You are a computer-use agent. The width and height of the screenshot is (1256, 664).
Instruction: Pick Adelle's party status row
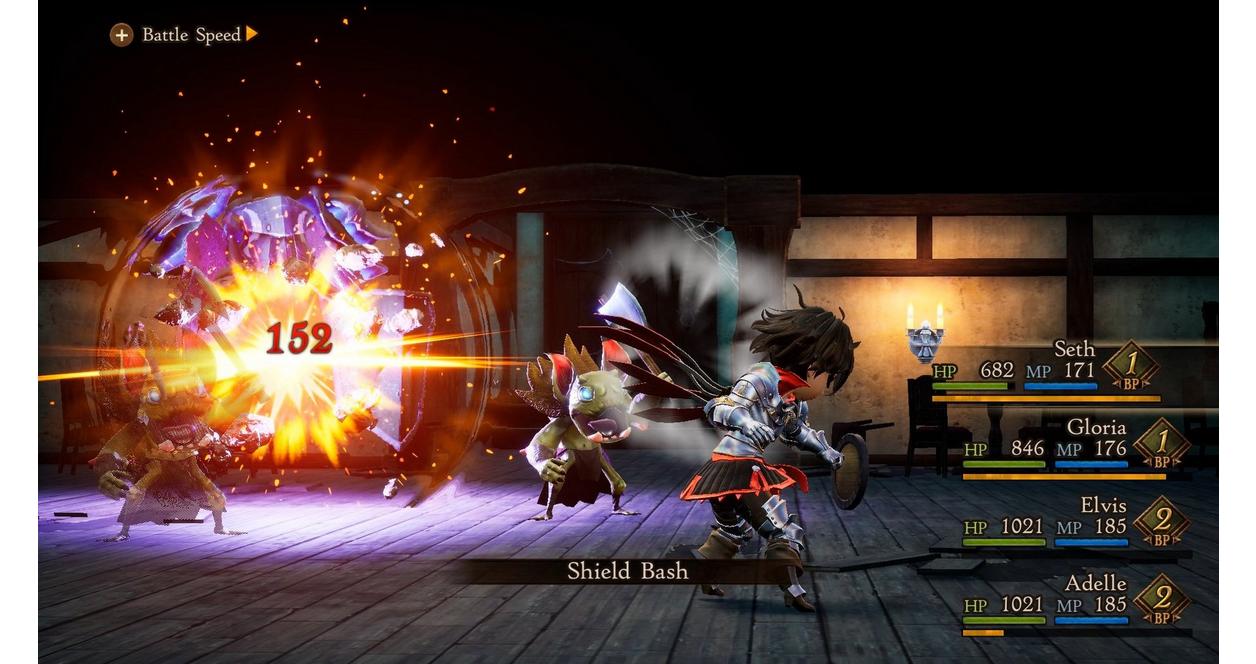tap(1069, 604)
